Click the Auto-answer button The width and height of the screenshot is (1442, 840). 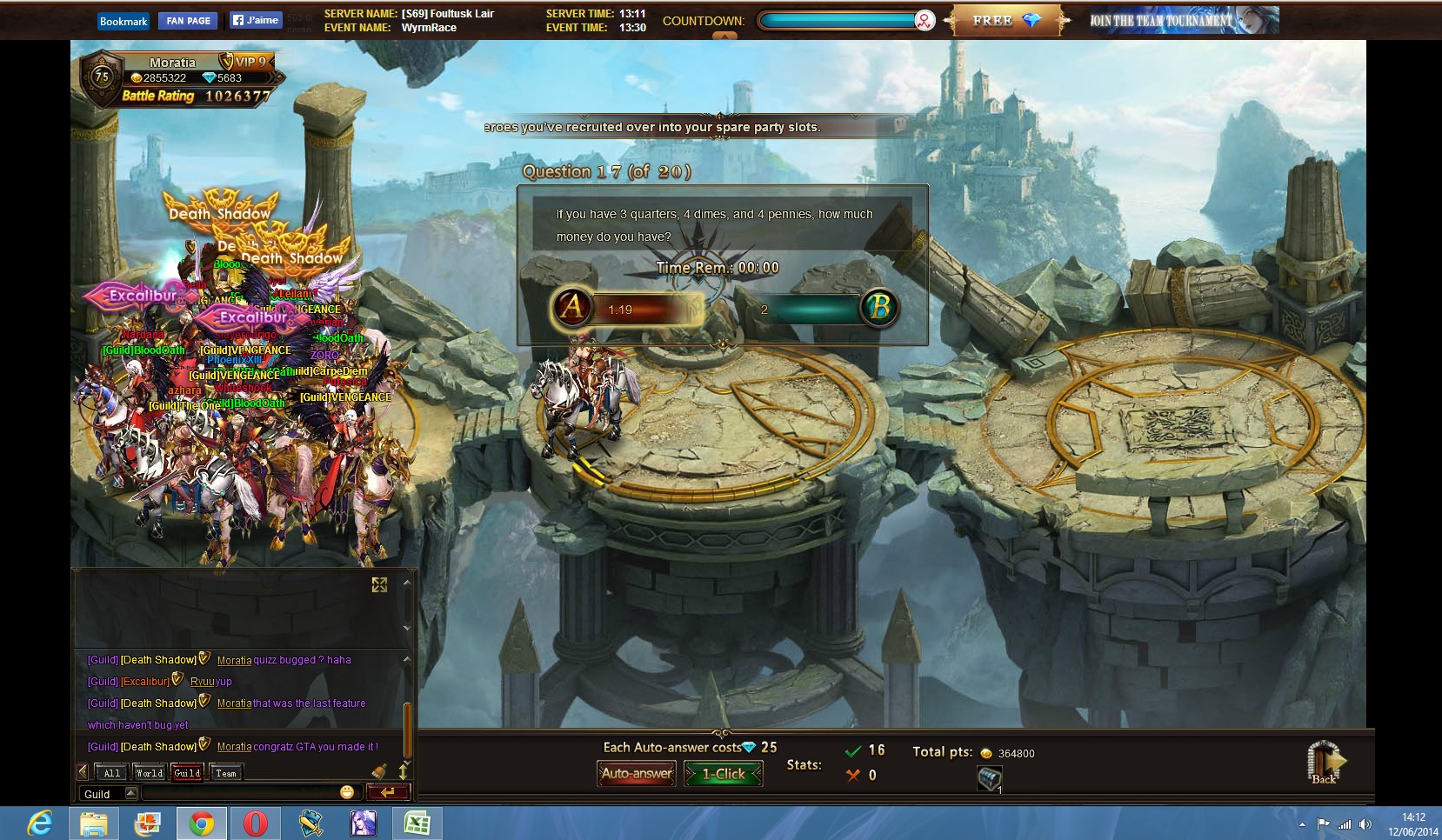[637, 773]
